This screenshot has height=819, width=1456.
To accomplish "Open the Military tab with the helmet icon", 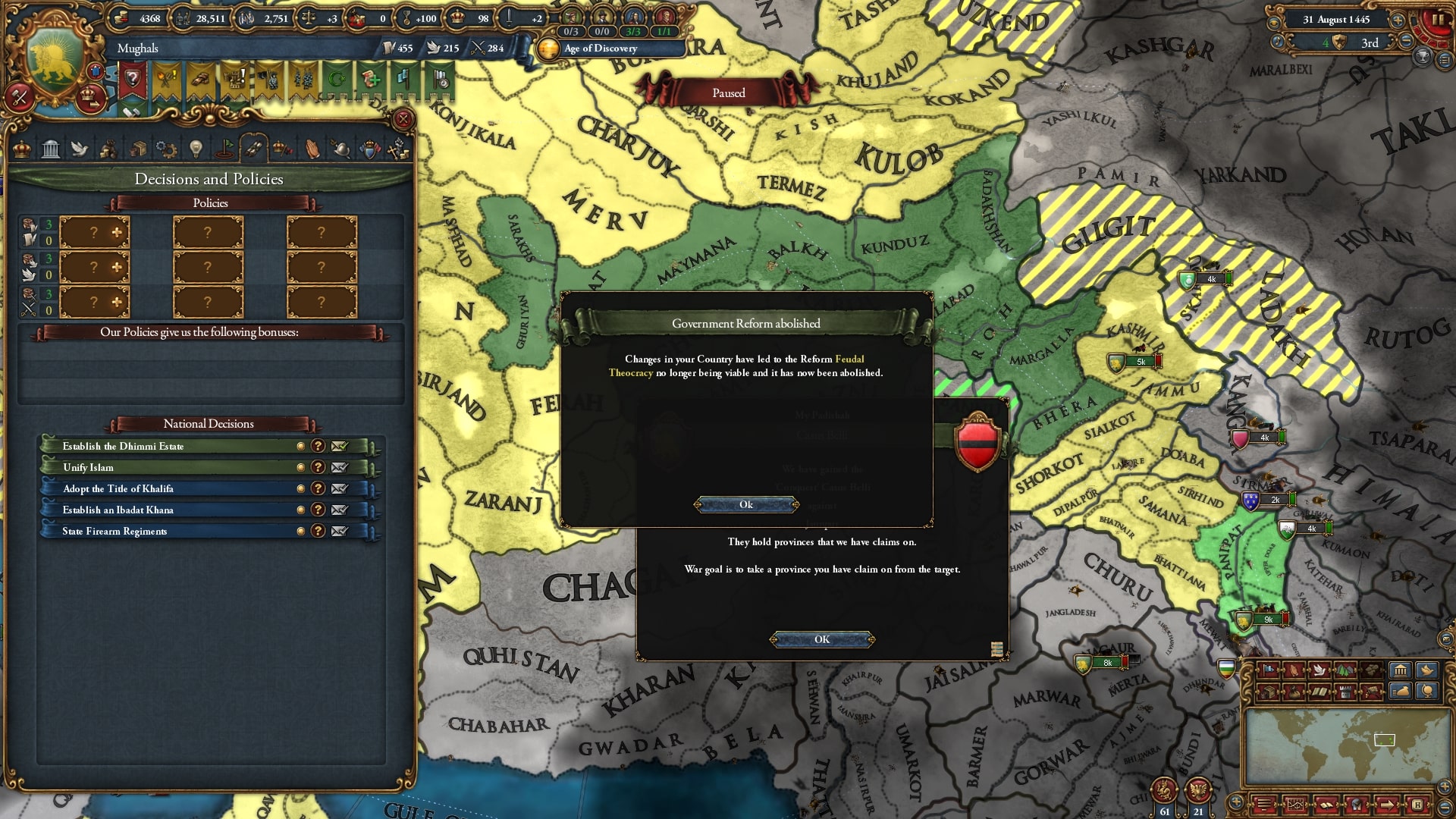I will 341,148.
